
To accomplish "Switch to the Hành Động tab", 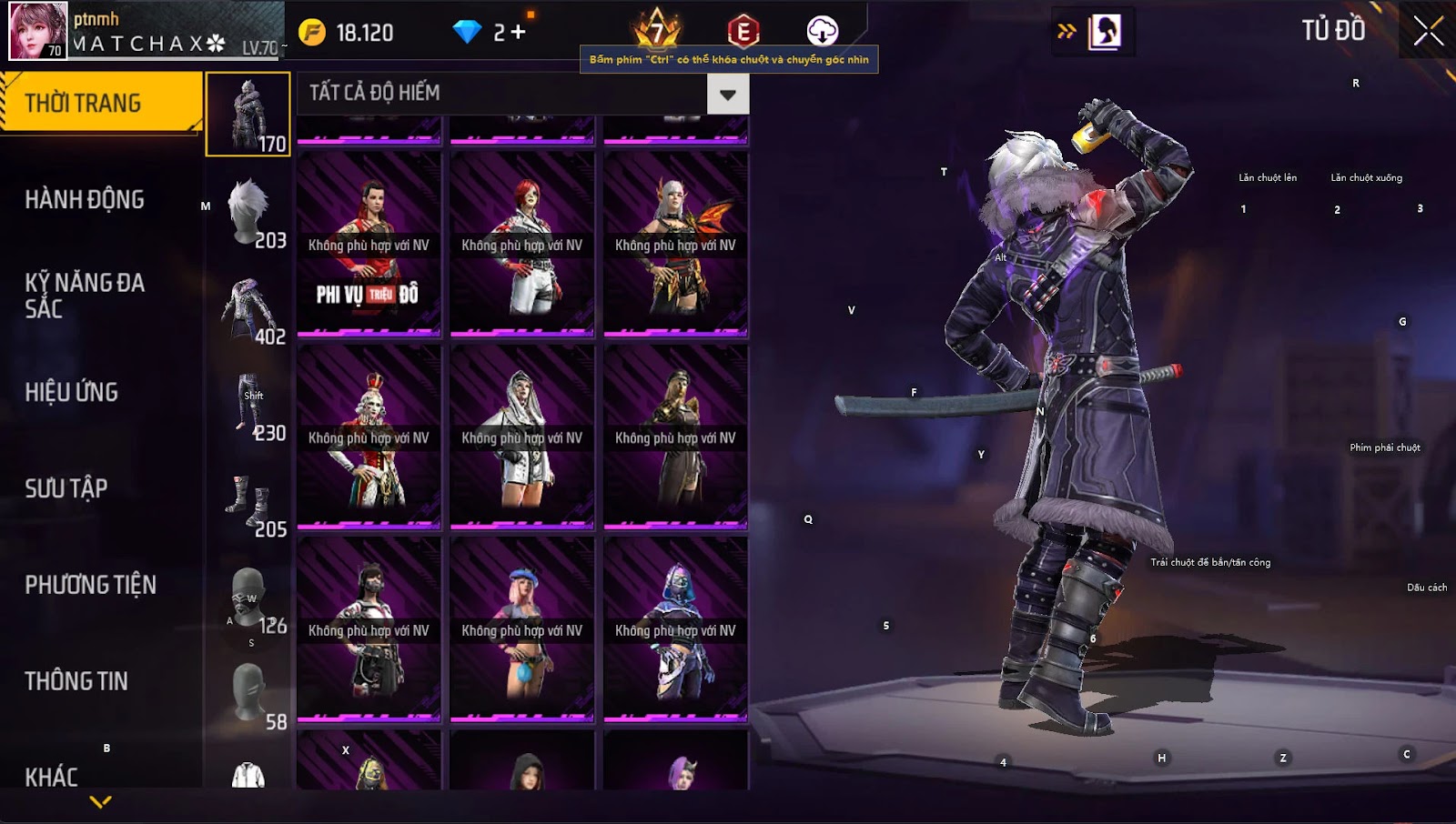I will tap(85, 200).
